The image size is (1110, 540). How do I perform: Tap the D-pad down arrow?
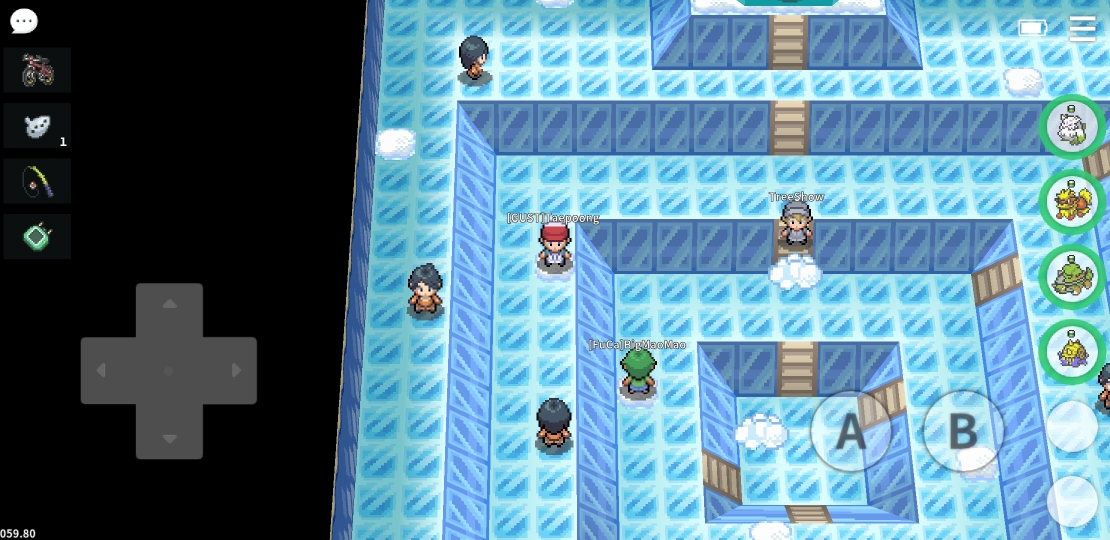169,438
